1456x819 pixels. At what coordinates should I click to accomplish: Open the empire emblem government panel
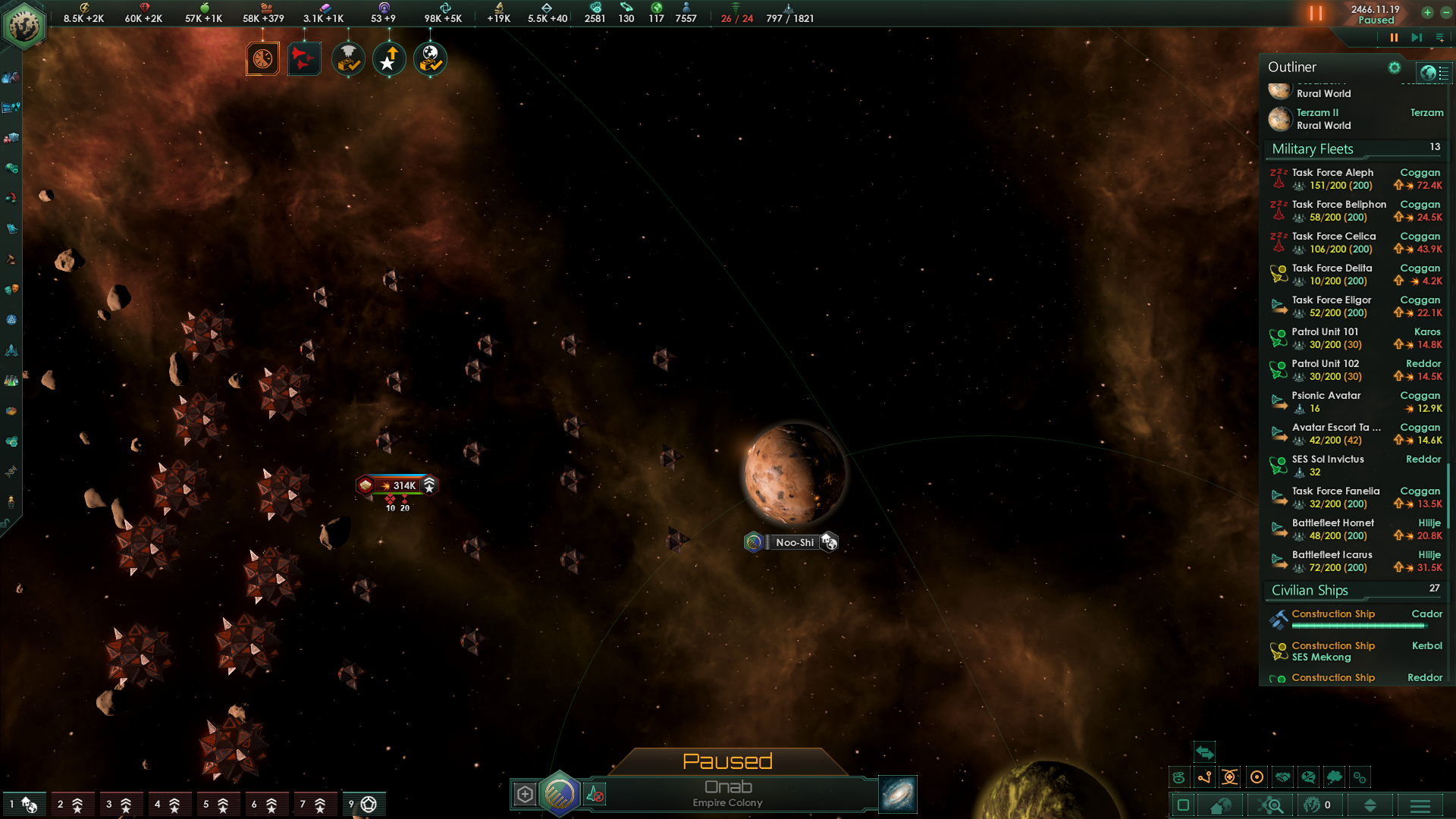[x=24, y=26]
